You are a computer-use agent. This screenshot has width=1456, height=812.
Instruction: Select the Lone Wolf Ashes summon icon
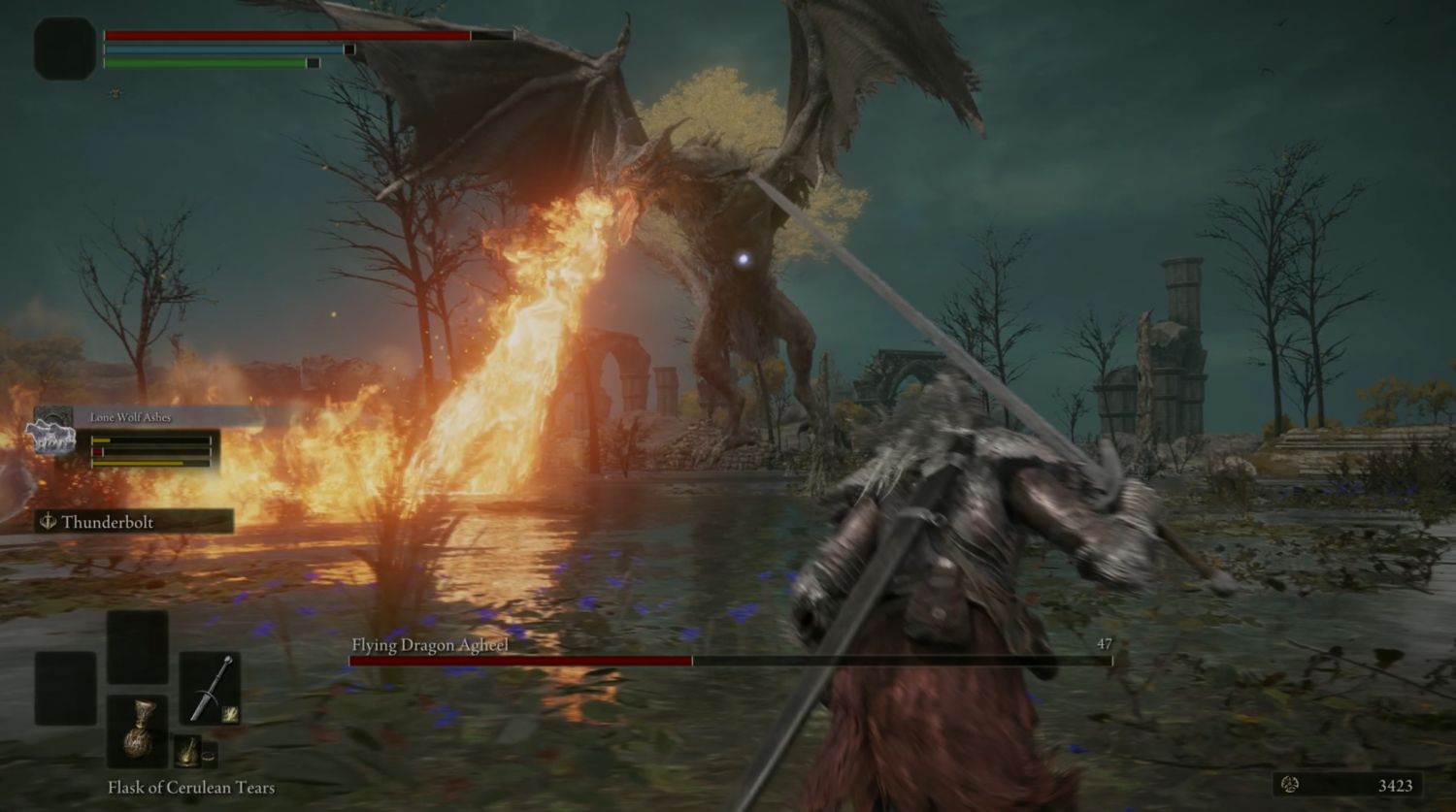(50, 433)
